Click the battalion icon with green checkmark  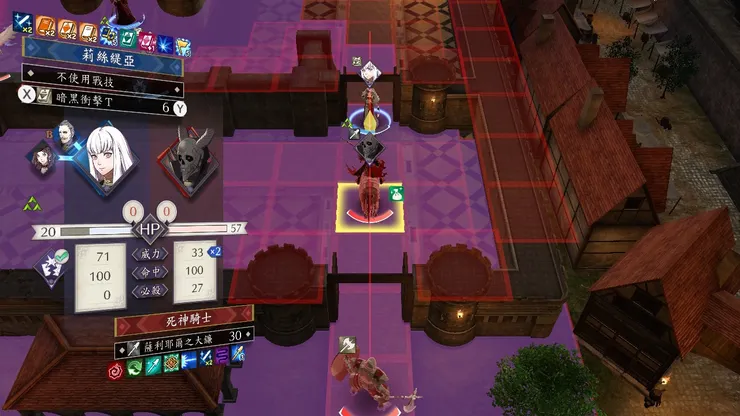click(48, 267)
